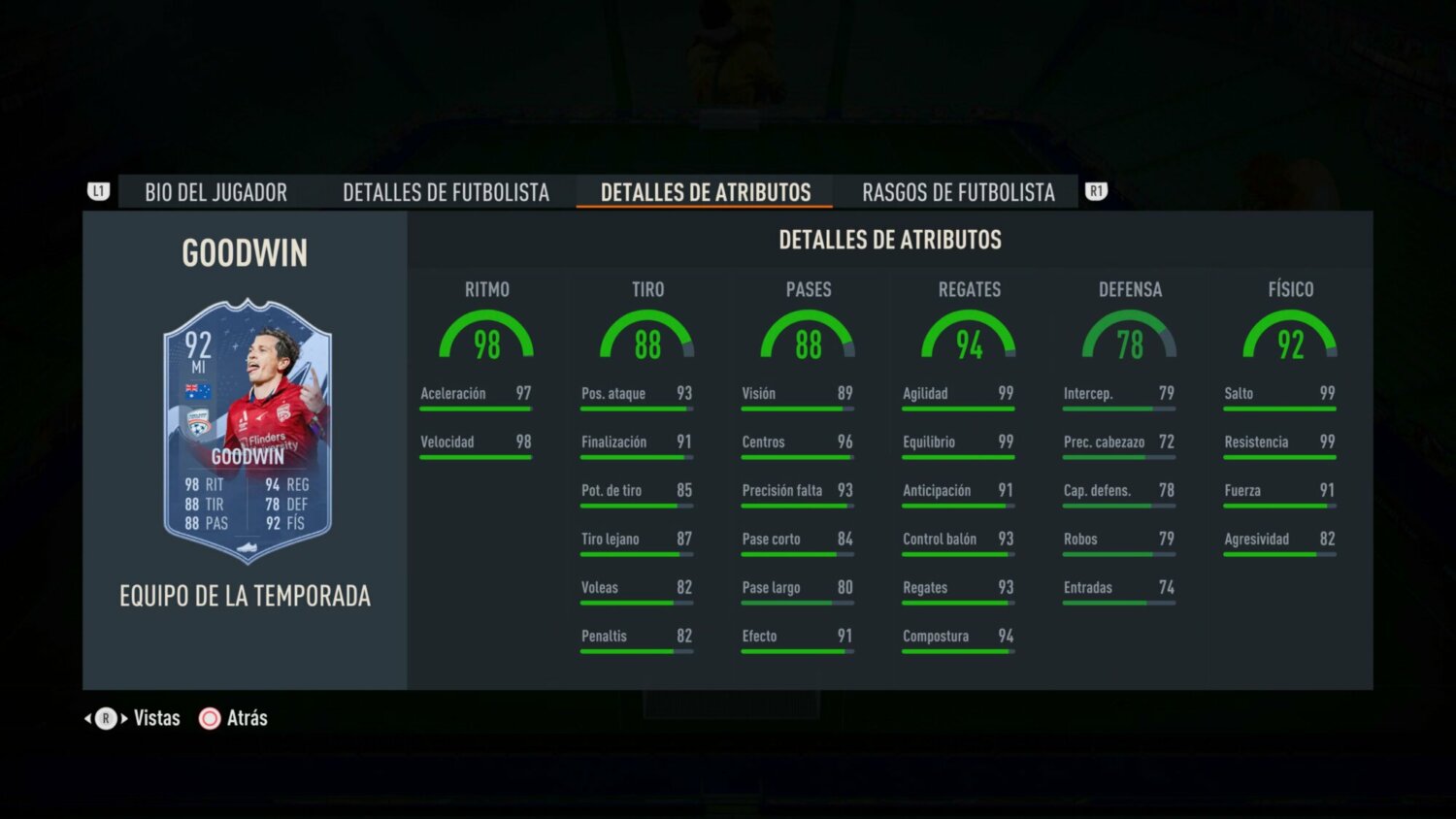Click the circle button icon beside Atrás

[209, 718]
